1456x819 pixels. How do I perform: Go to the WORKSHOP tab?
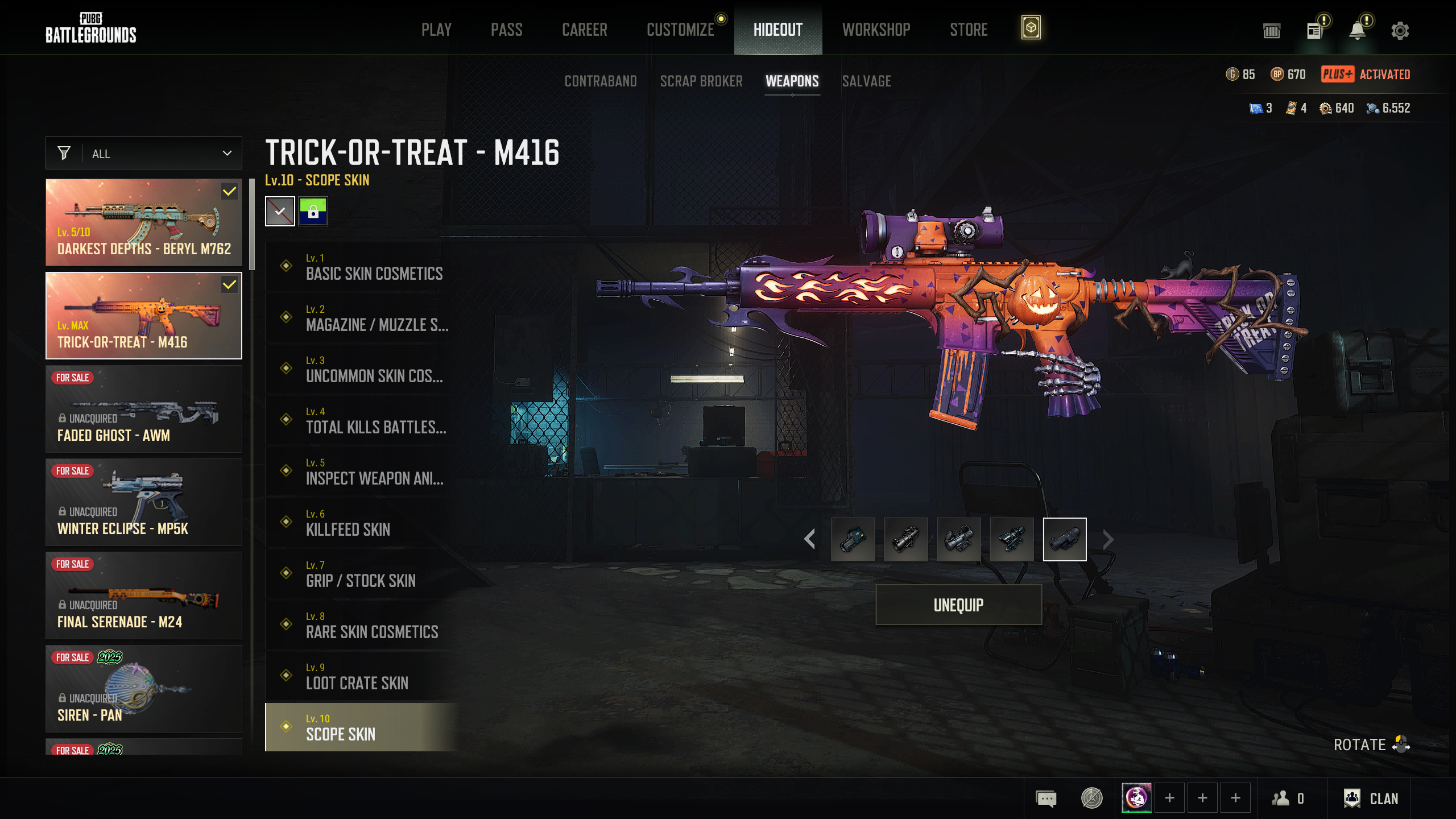[x=876, y=30]
